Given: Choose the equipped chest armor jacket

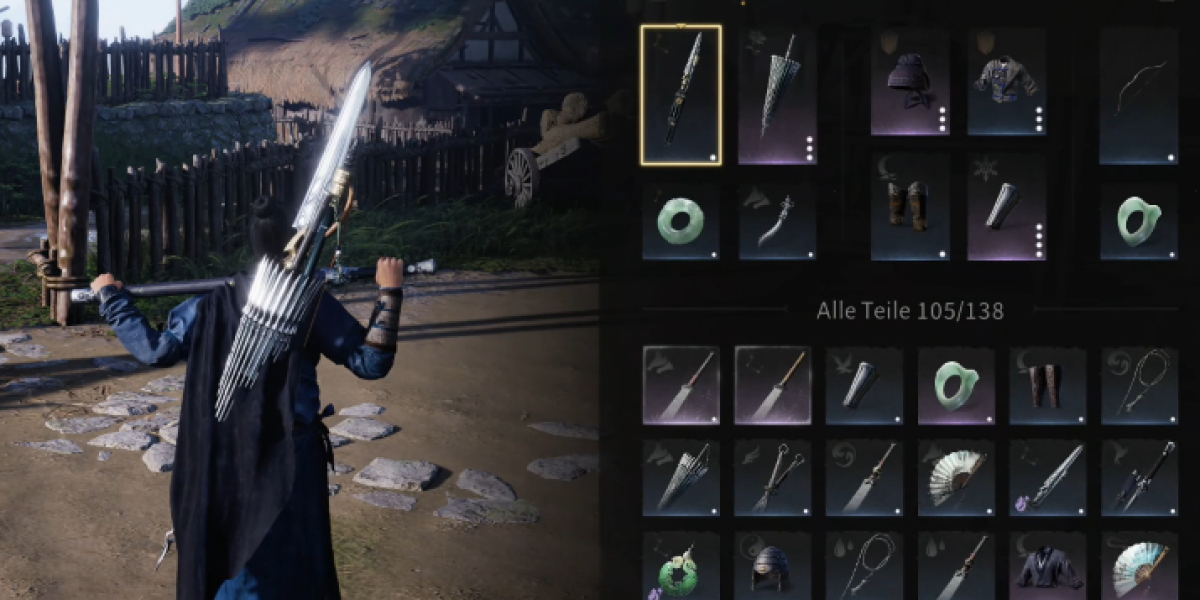Looking at the screenshot, I should pyautogui.click(x=1006, y=82).
